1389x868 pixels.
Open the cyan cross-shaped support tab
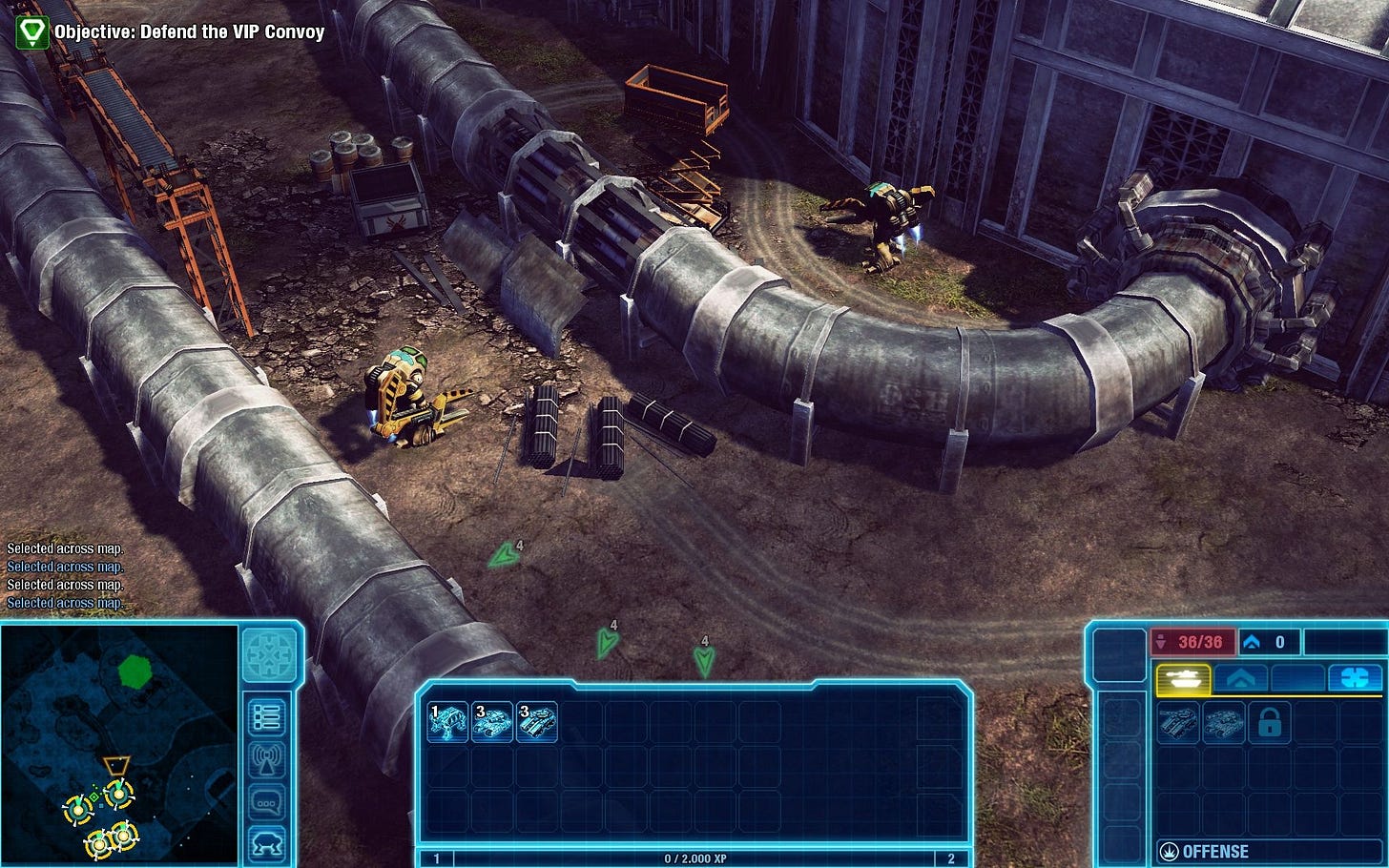pos(1355,678)
